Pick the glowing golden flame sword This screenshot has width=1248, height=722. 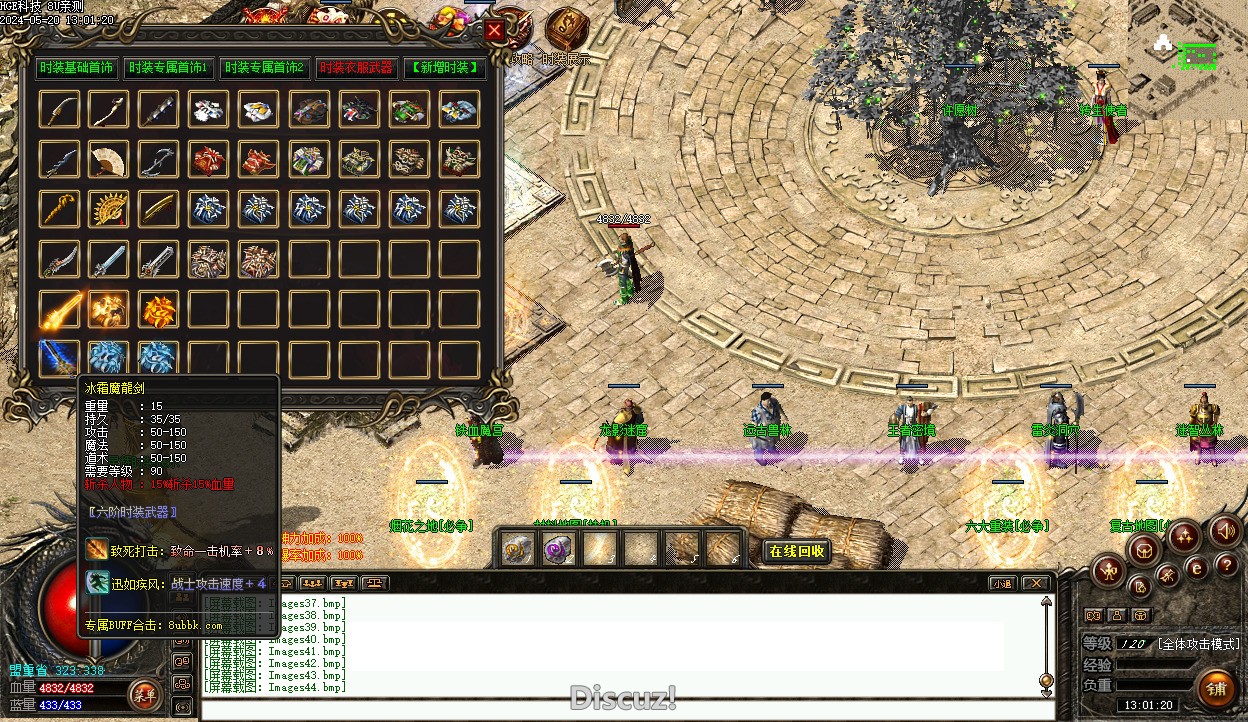coord(59,310)
